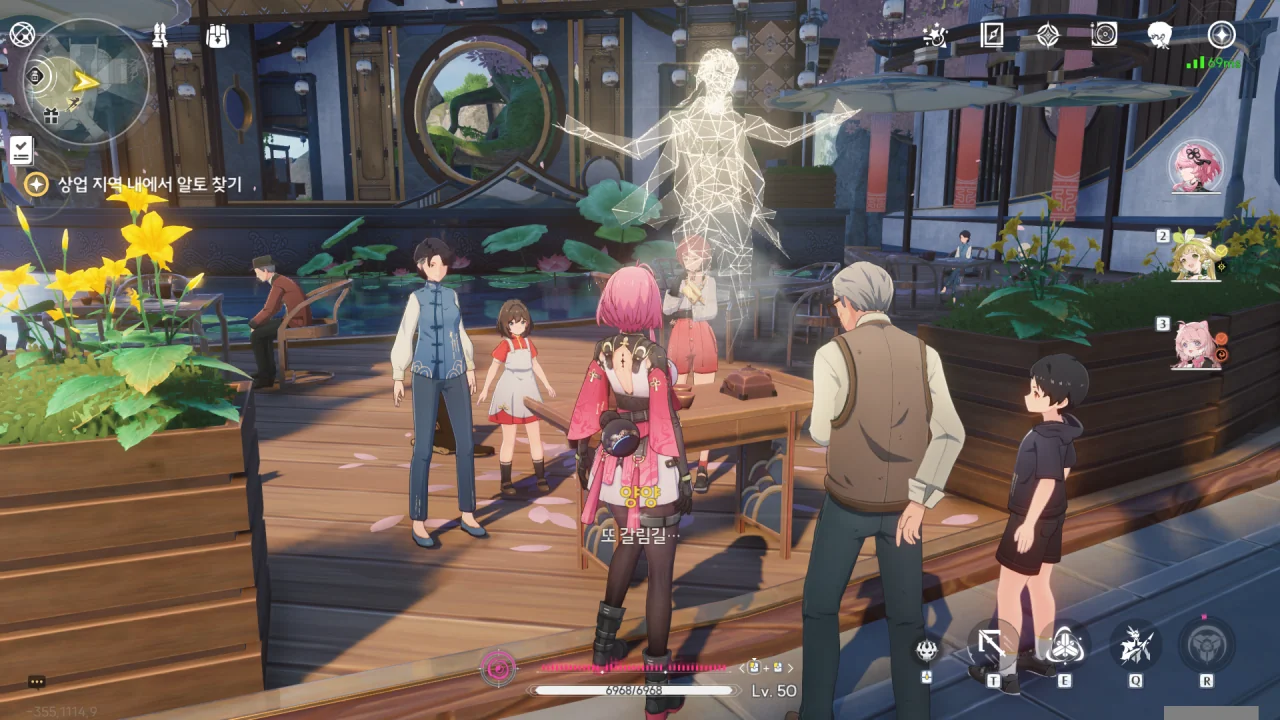Switch to the green-haired party member 2
The width and height of the screenshot is (1280, 720).
pos(1199,255)
